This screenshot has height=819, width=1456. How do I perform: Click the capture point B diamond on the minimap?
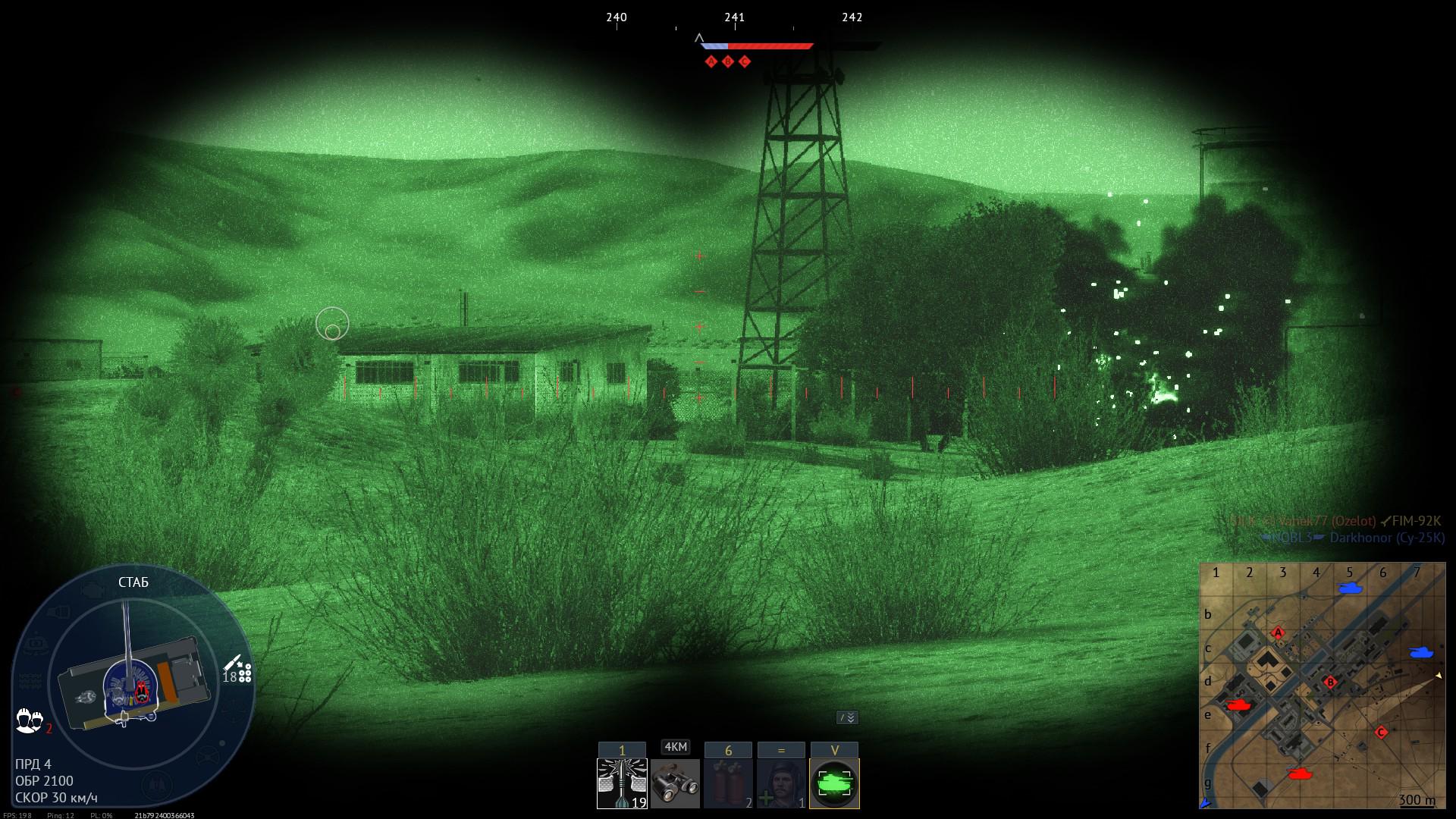pos(1331,681)
